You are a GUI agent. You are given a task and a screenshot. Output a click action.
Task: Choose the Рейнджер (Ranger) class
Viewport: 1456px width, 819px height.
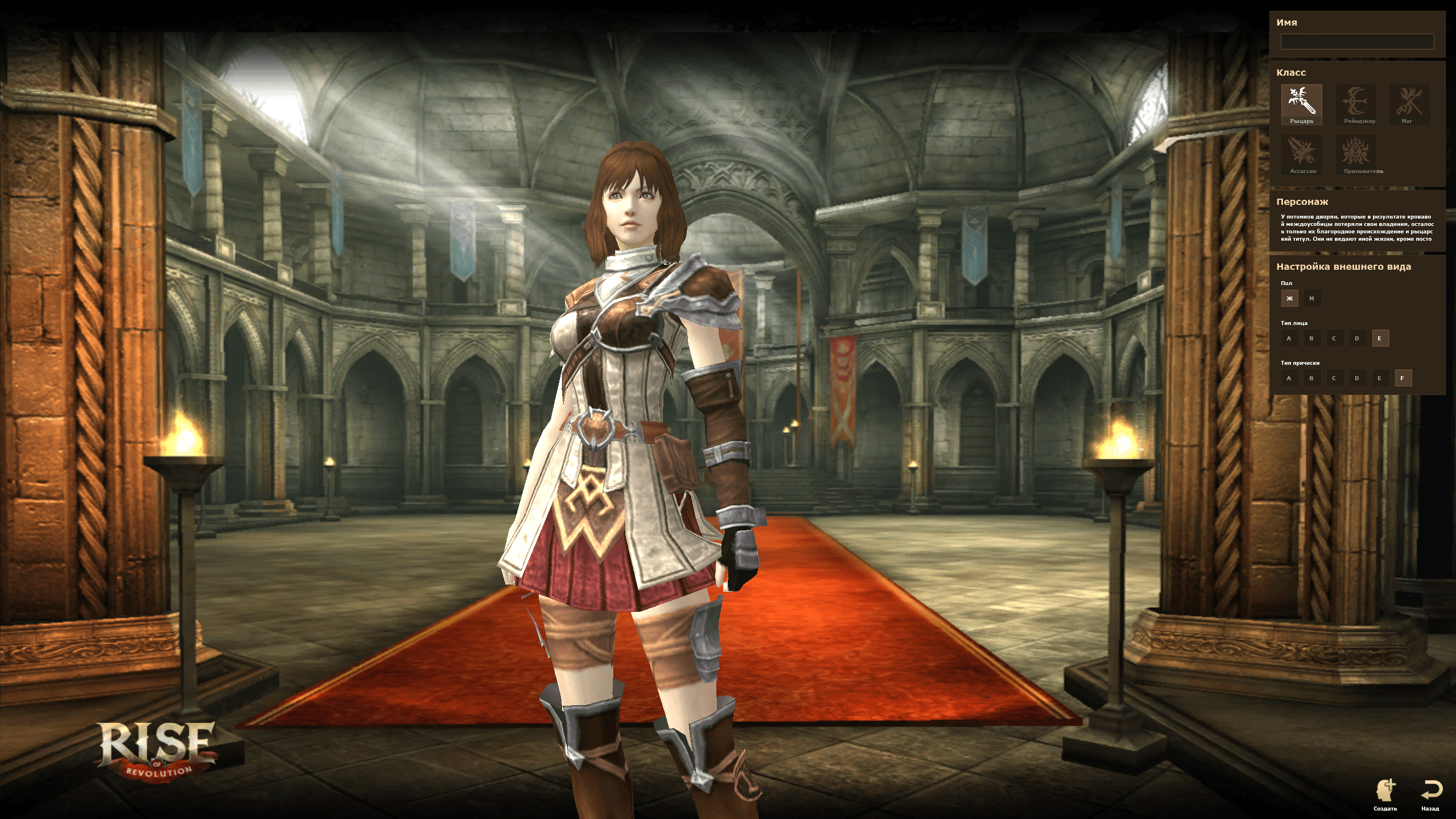pos(1355,104)
